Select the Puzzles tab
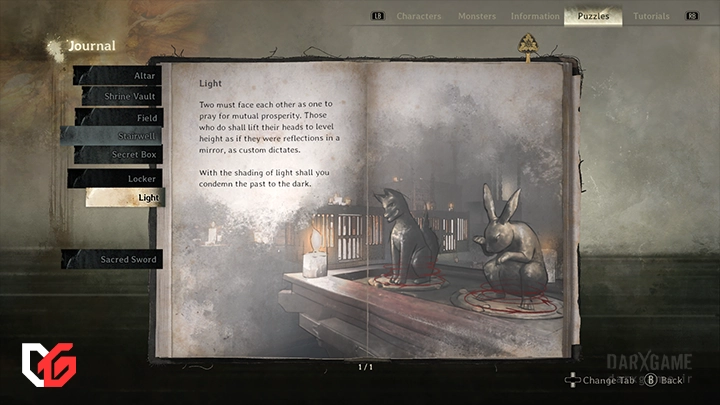The image size is (720, 405). click(593, 16)
